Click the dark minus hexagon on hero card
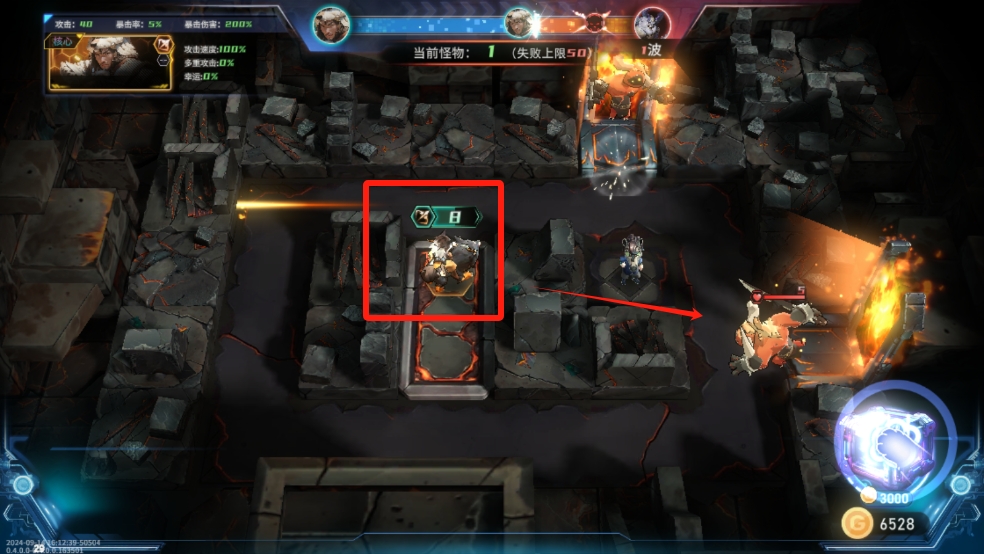This screenshot has height=554, width=984. 163,61
